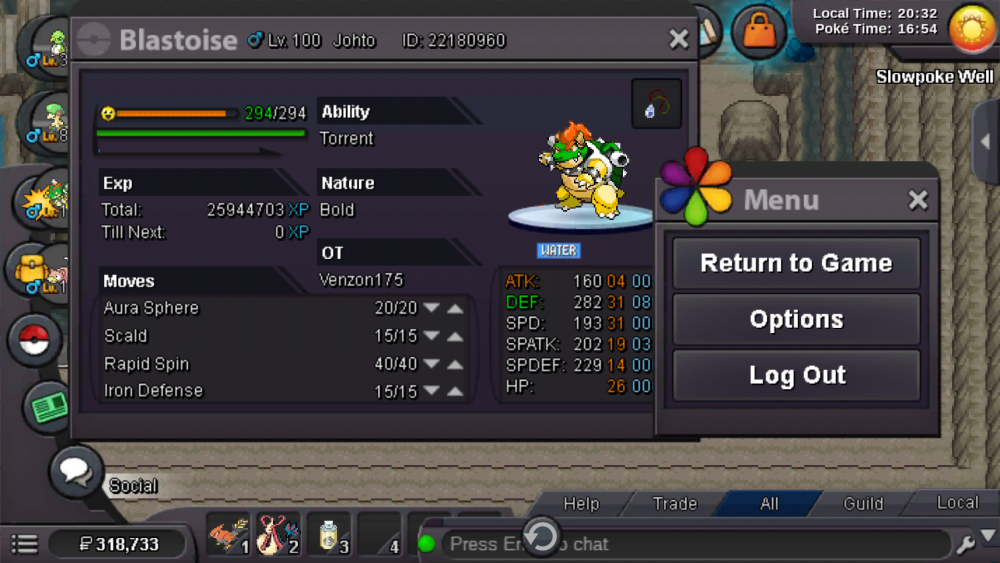Use hotbar item in slot 1

point(228,537)
